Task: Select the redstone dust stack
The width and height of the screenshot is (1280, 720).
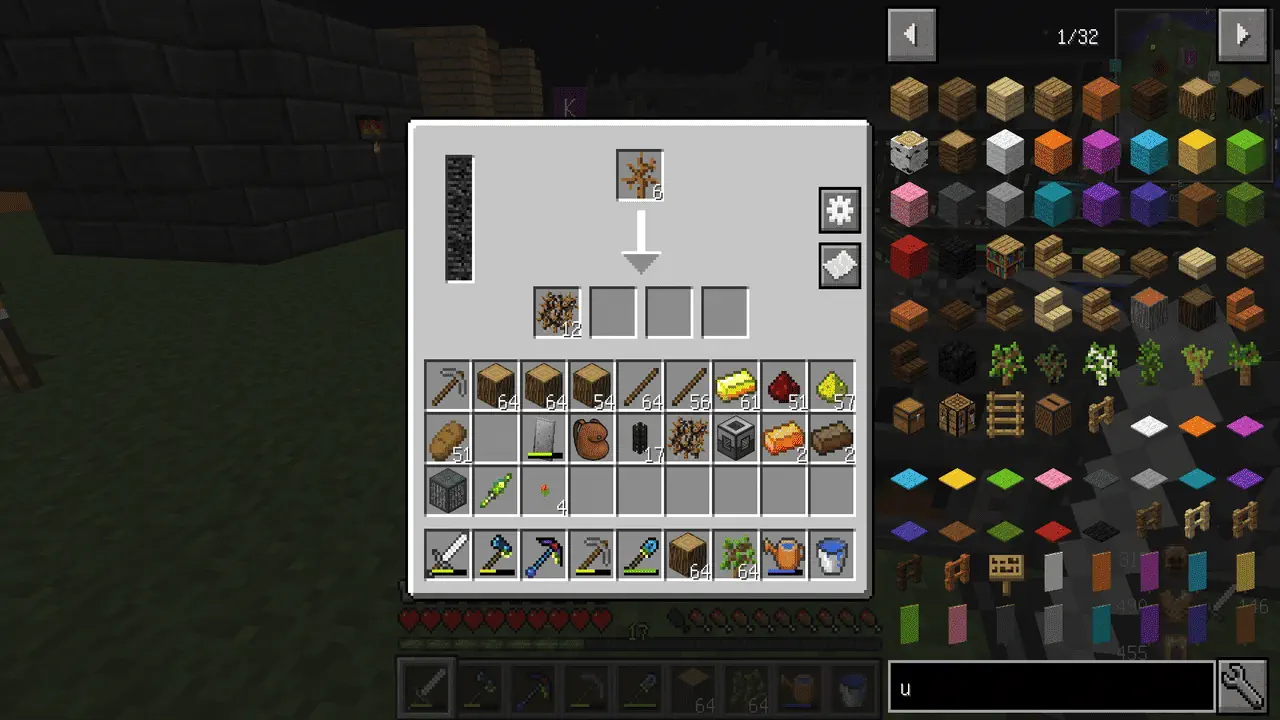Action: coord(783,385)
